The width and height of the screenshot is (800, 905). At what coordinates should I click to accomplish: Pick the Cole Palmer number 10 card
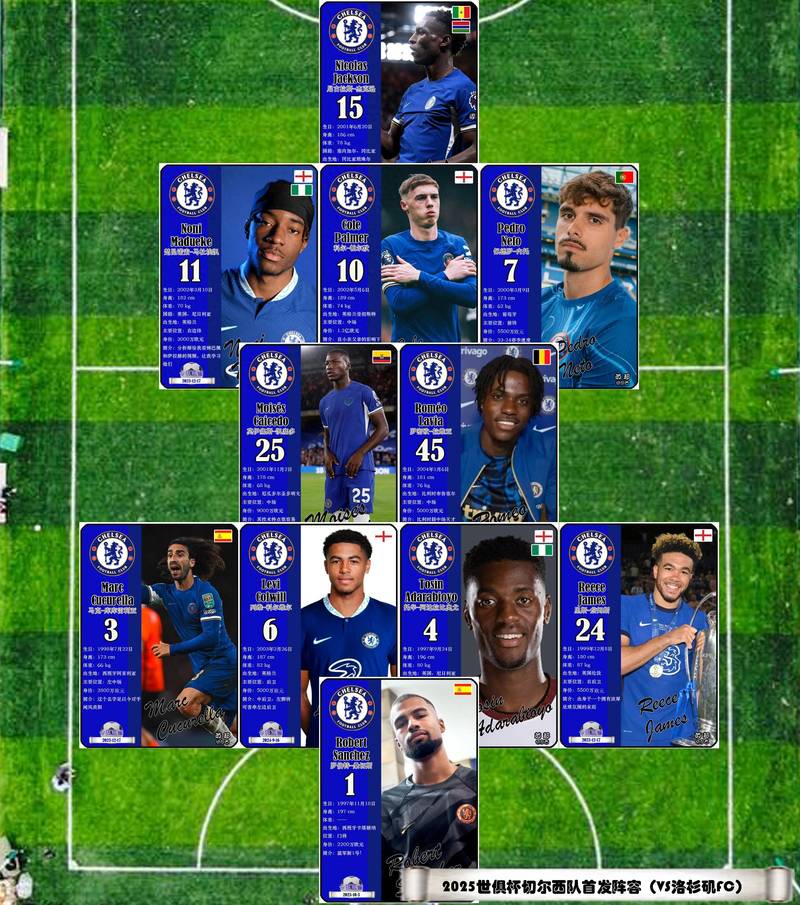click(398, 254)
